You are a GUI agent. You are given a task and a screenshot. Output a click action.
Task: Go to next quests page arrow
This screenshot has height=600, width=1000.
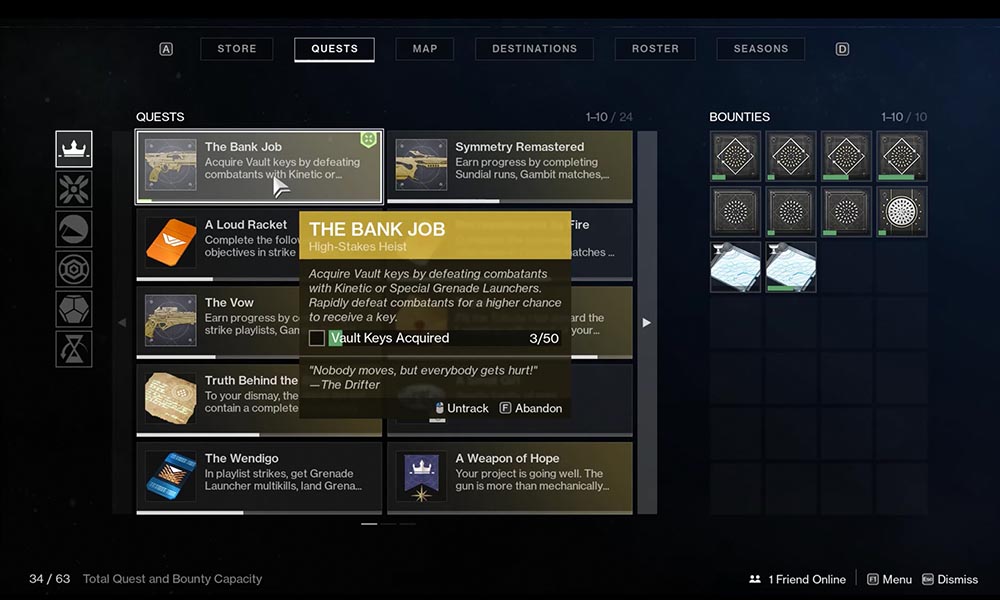[x=646, y=323]
